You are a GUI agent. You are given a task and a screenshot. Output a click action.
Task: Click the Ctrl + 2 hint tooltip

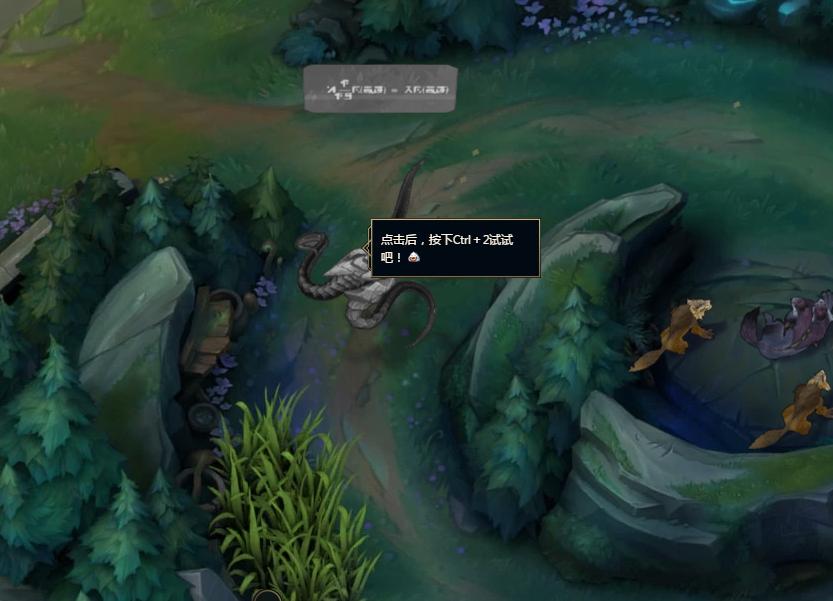455,248
